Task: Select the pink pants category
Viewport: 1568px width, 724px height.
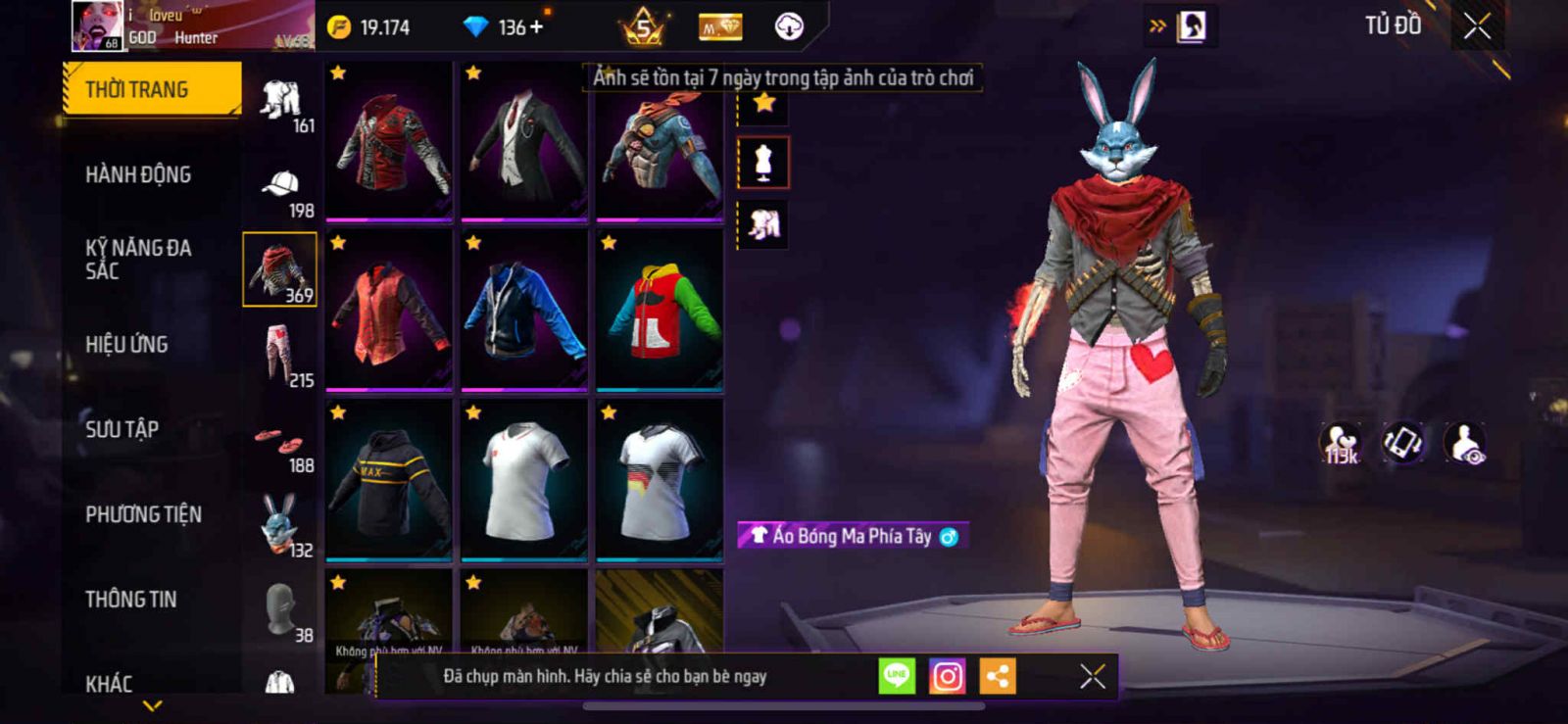Action: click(279, 355)
